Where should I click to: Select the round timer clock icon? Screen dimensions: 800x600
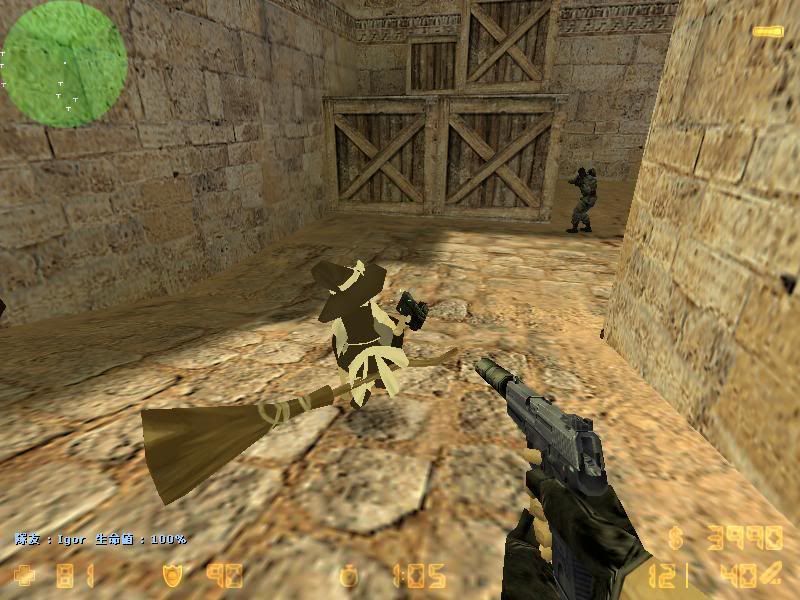click(x=349, y=576)
